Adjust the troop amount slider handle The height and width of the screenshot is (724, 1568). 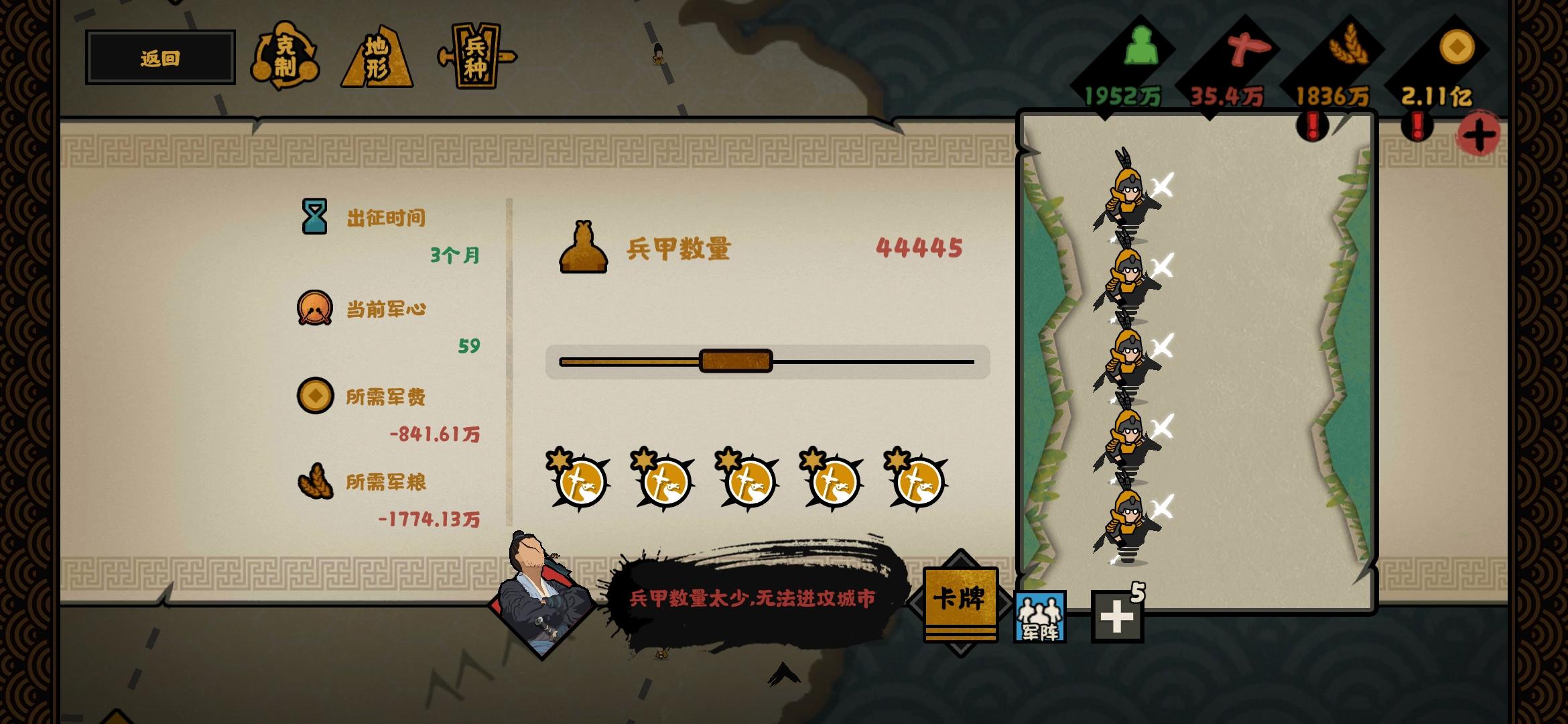(736, 361)
